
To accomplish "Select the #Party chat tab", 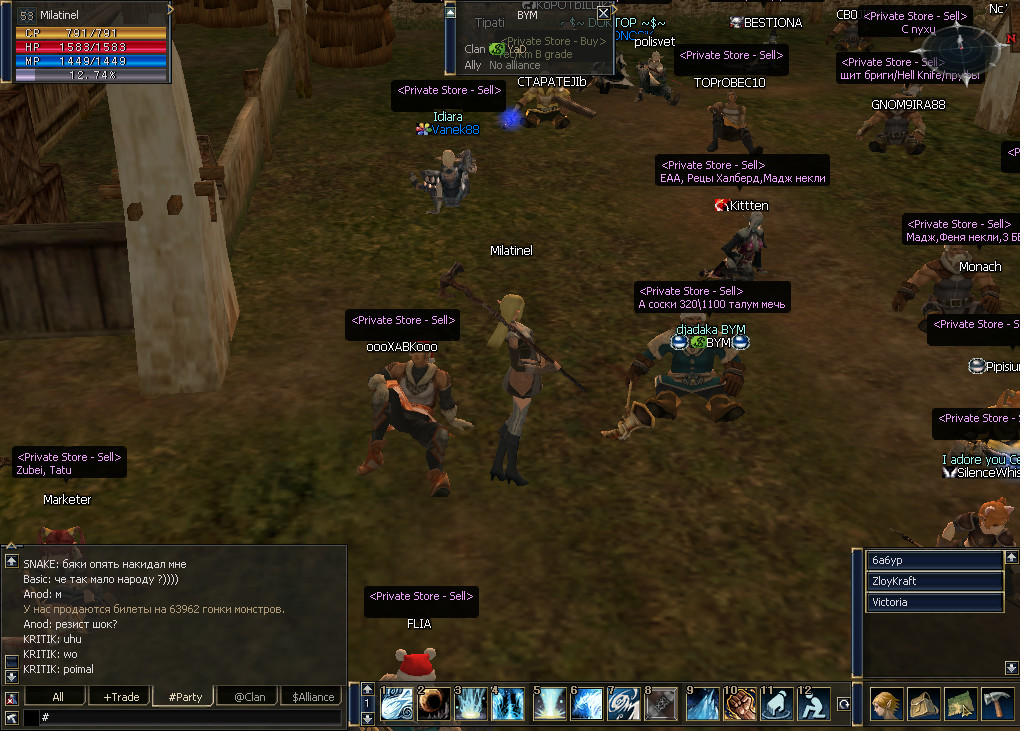I will click(x=185, y=697).
